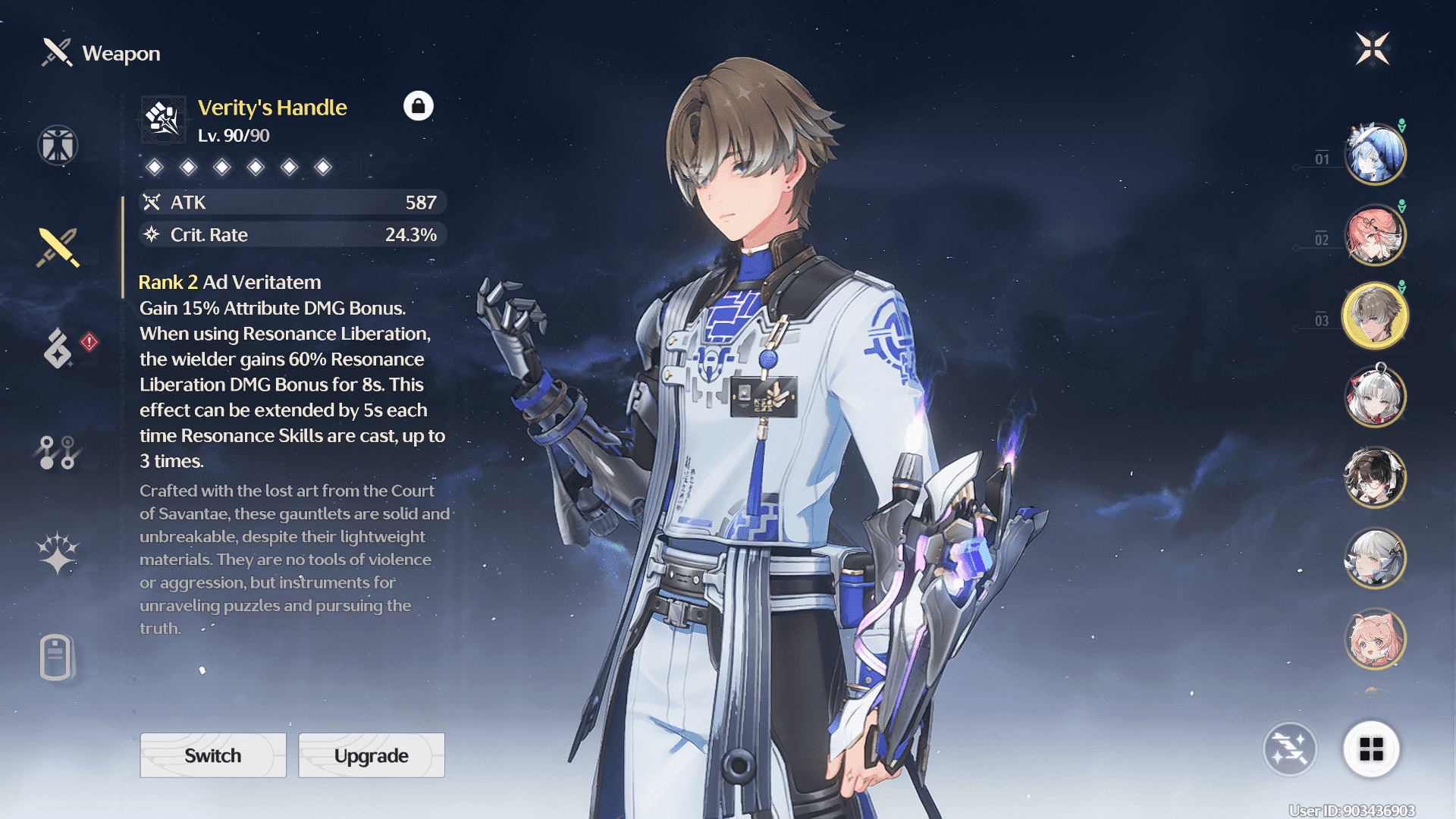
Task: Pick the white-haired character with red accents
Action: [1375, 396]
